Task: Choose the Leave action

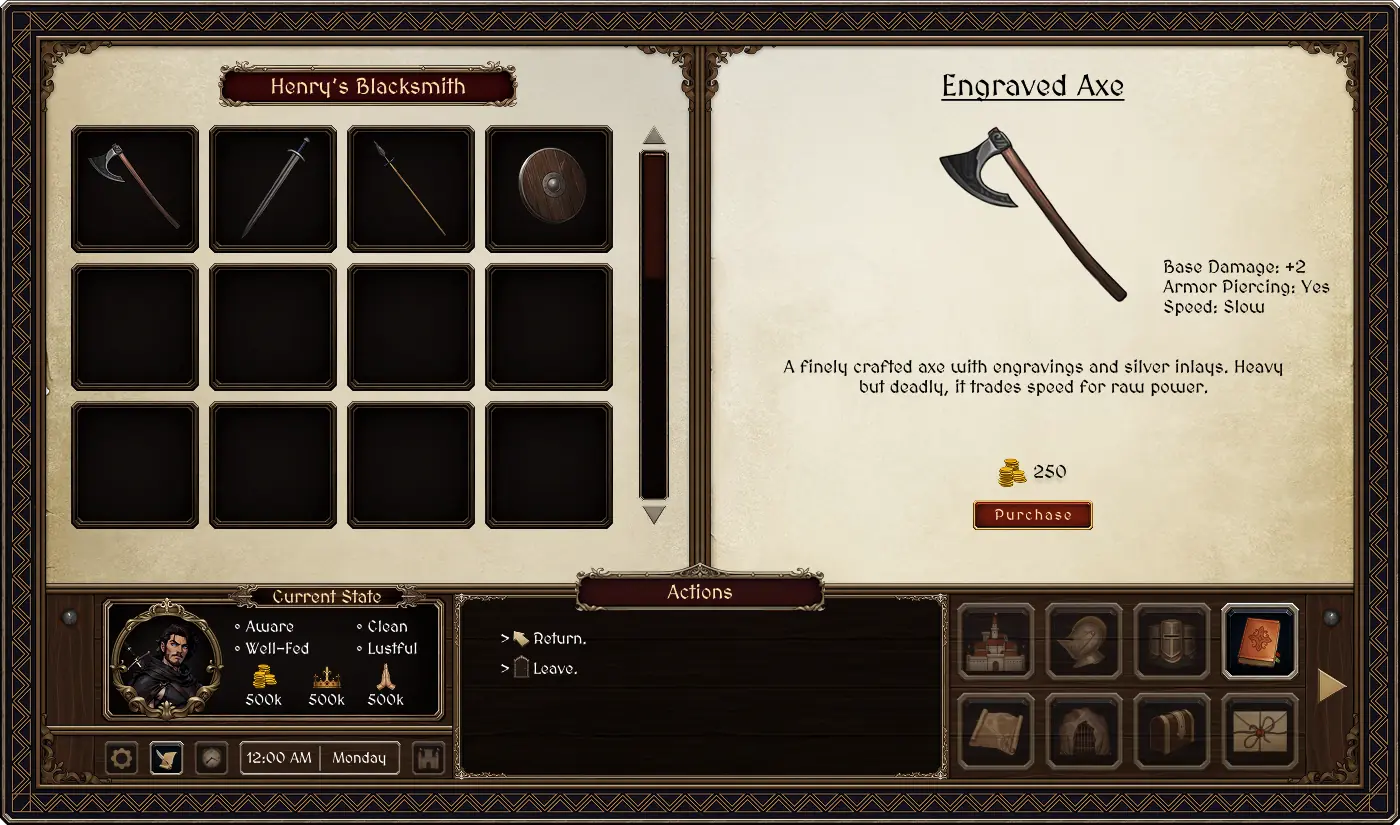Action: 555,668
